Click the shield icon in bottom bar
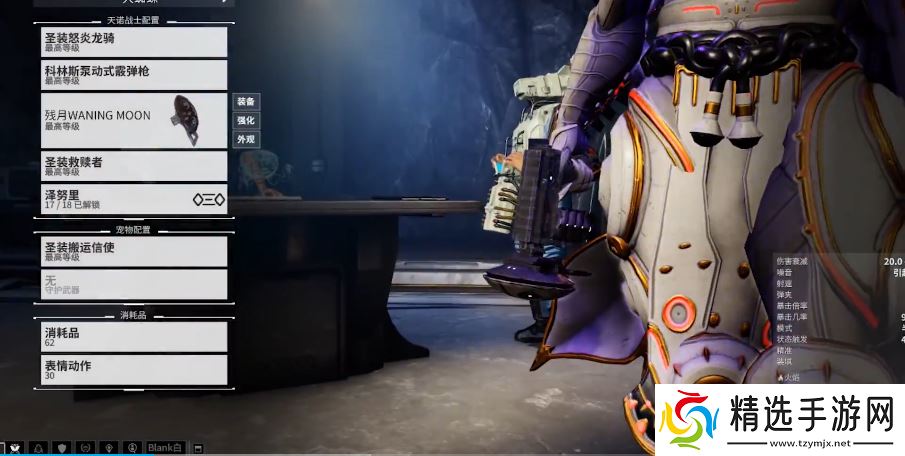Screen dimensions: 905x456 62,447
